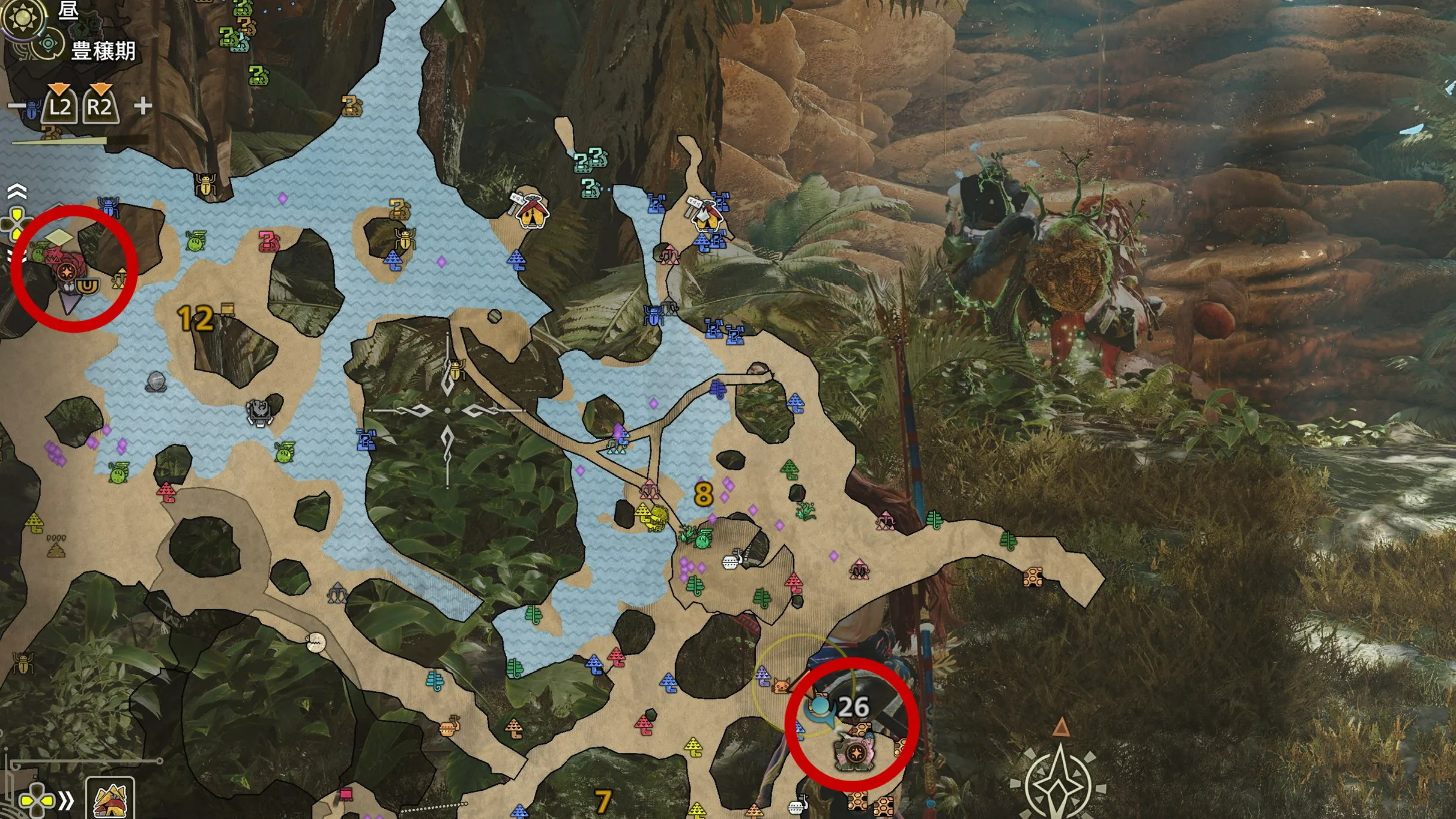Select the orange fish icon near bottom shoreline
The height and width of the screenshot is (819, 1456).
coord(450,727)
